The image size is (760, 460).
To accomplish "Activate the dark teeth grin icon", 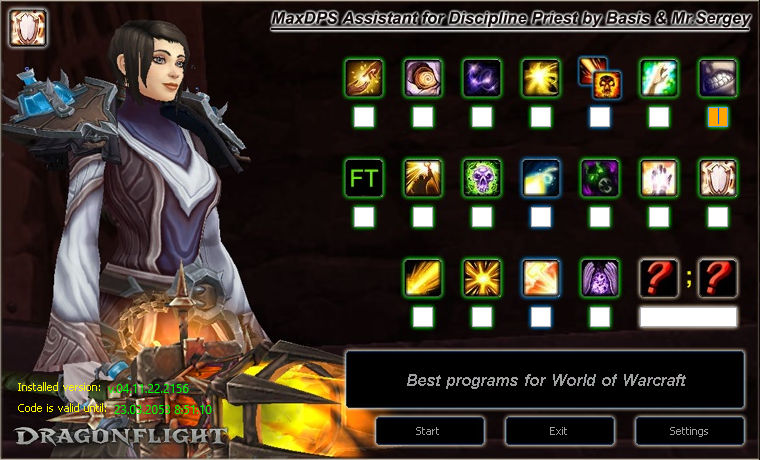I will point(718,78).
